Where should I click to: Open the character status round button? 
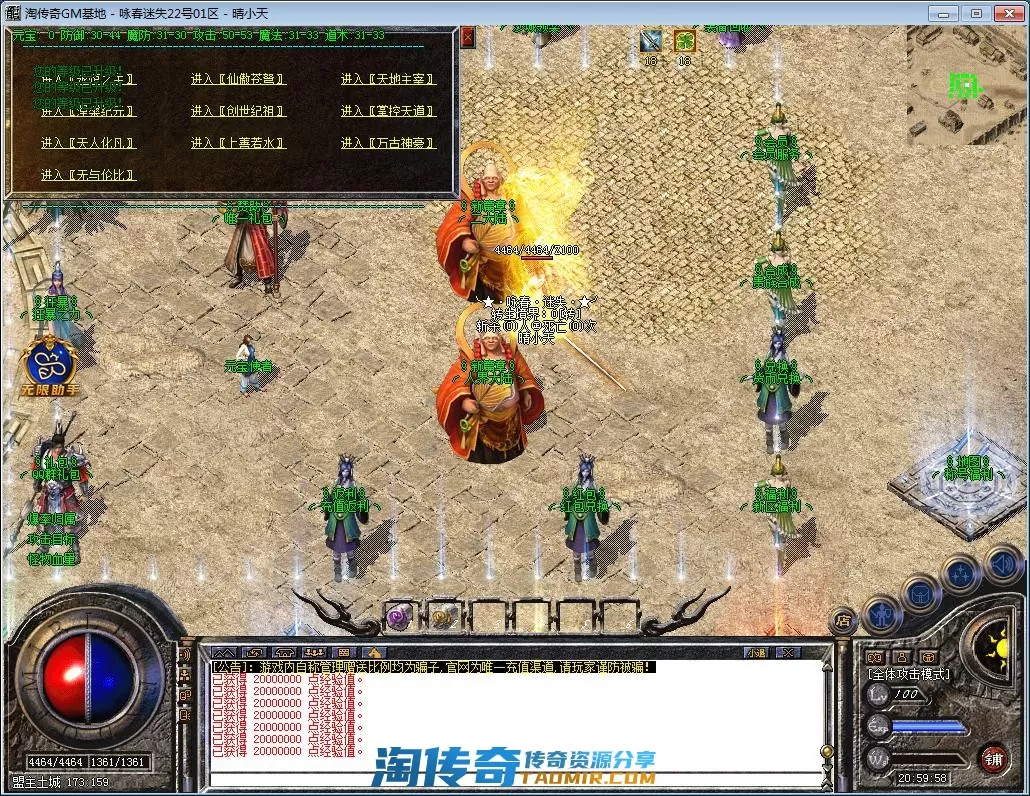coord(882,610)
